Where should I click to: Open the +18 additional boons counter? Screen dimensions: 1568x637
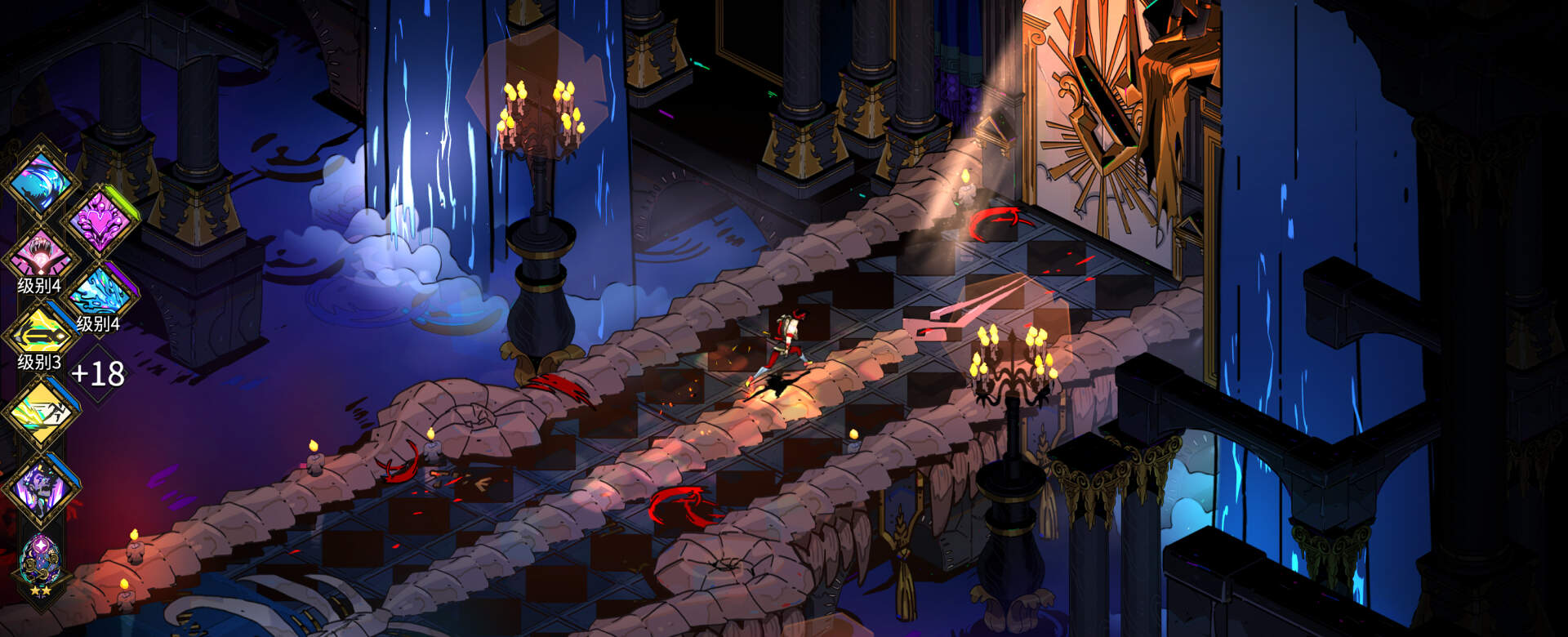tap(98, 373)
